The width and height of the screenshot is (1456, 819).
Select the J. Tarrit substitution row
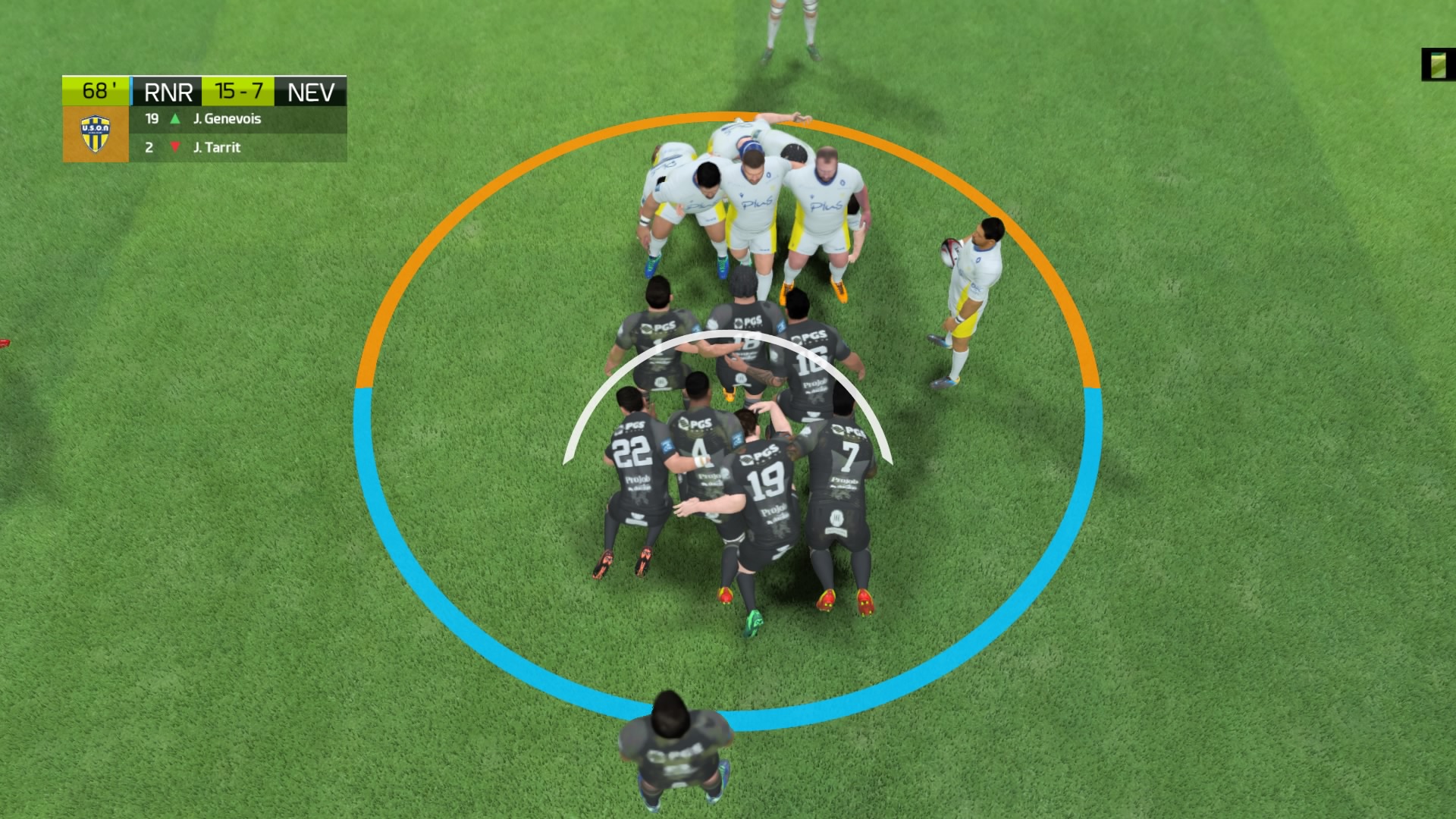pyautogui.click(x=238, y=147)
